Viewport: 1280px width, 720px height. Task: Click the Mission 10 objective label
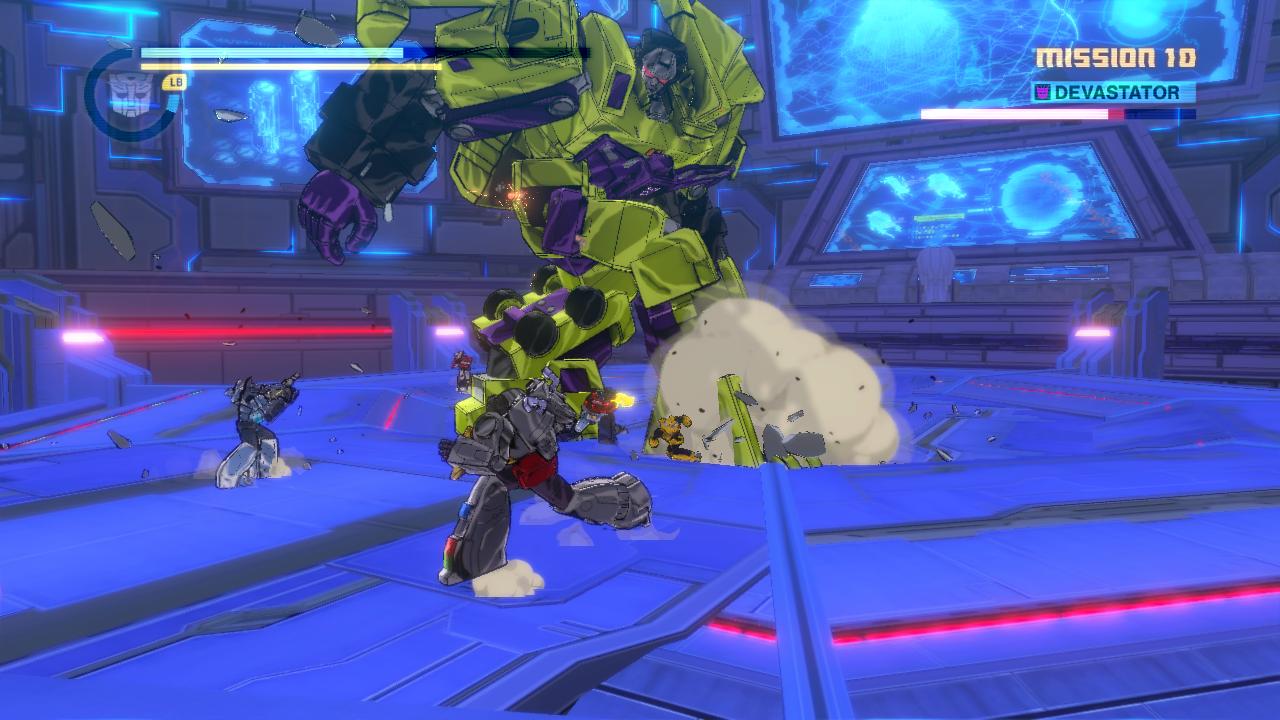tap(1115, 59)
